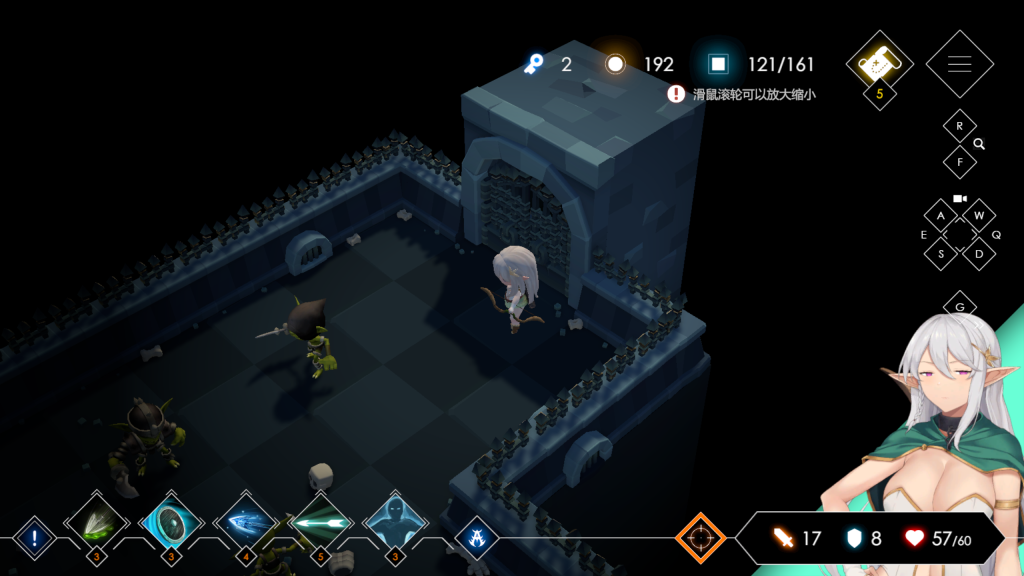Viewport: 1024px width, 576px height.
Task: Open the hamburger menu button
Action: pos(959,64)
